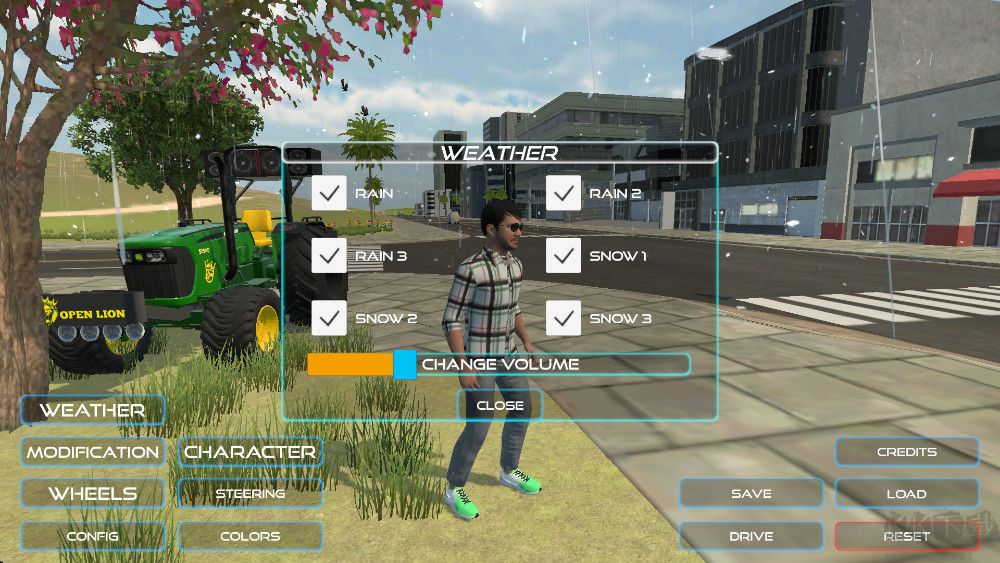Select the Character button
This screenshot has height=563, width=1000.
[250, 452]
